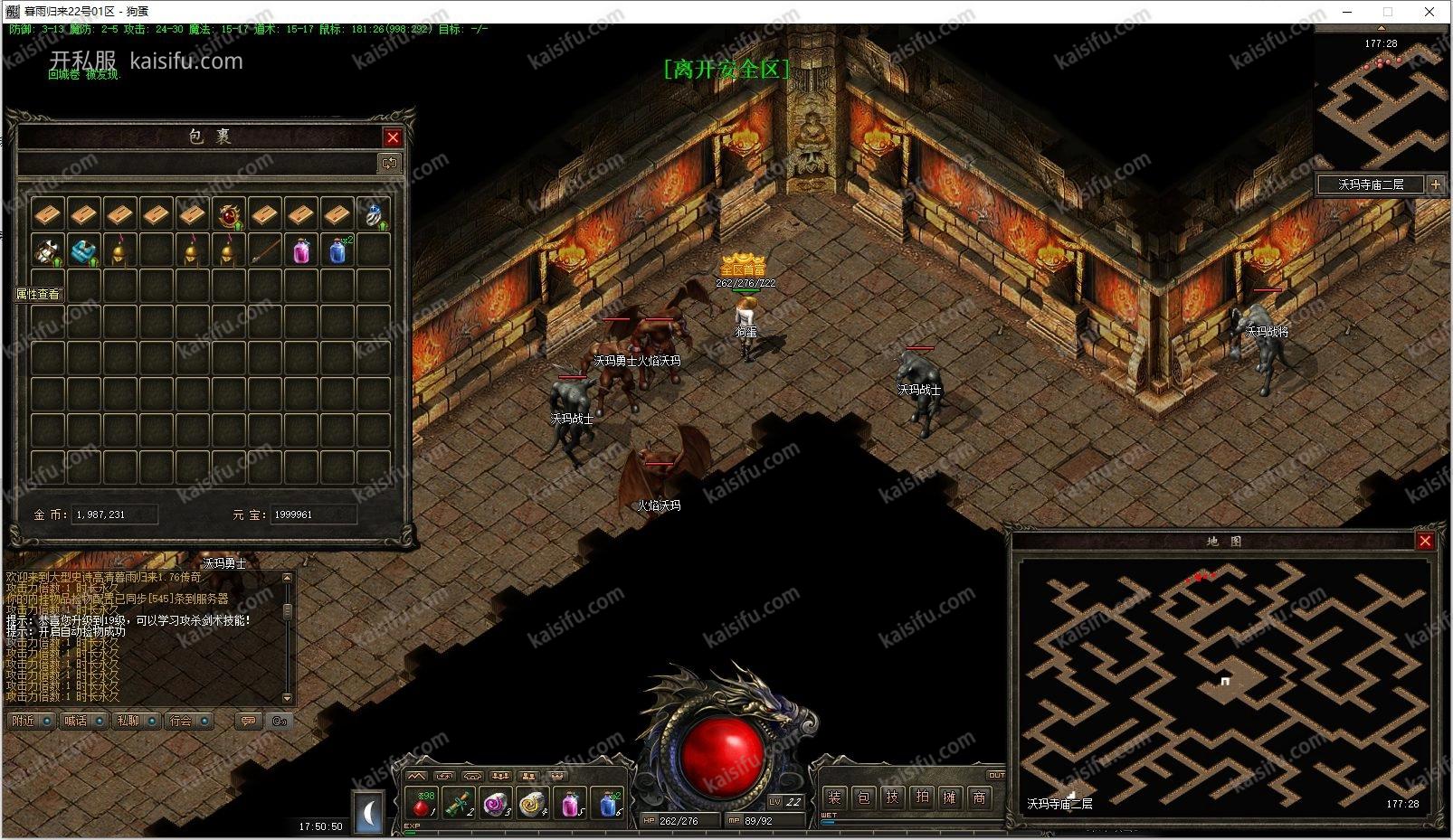Switch chat to 附近 nearby channel

point(24,721)
